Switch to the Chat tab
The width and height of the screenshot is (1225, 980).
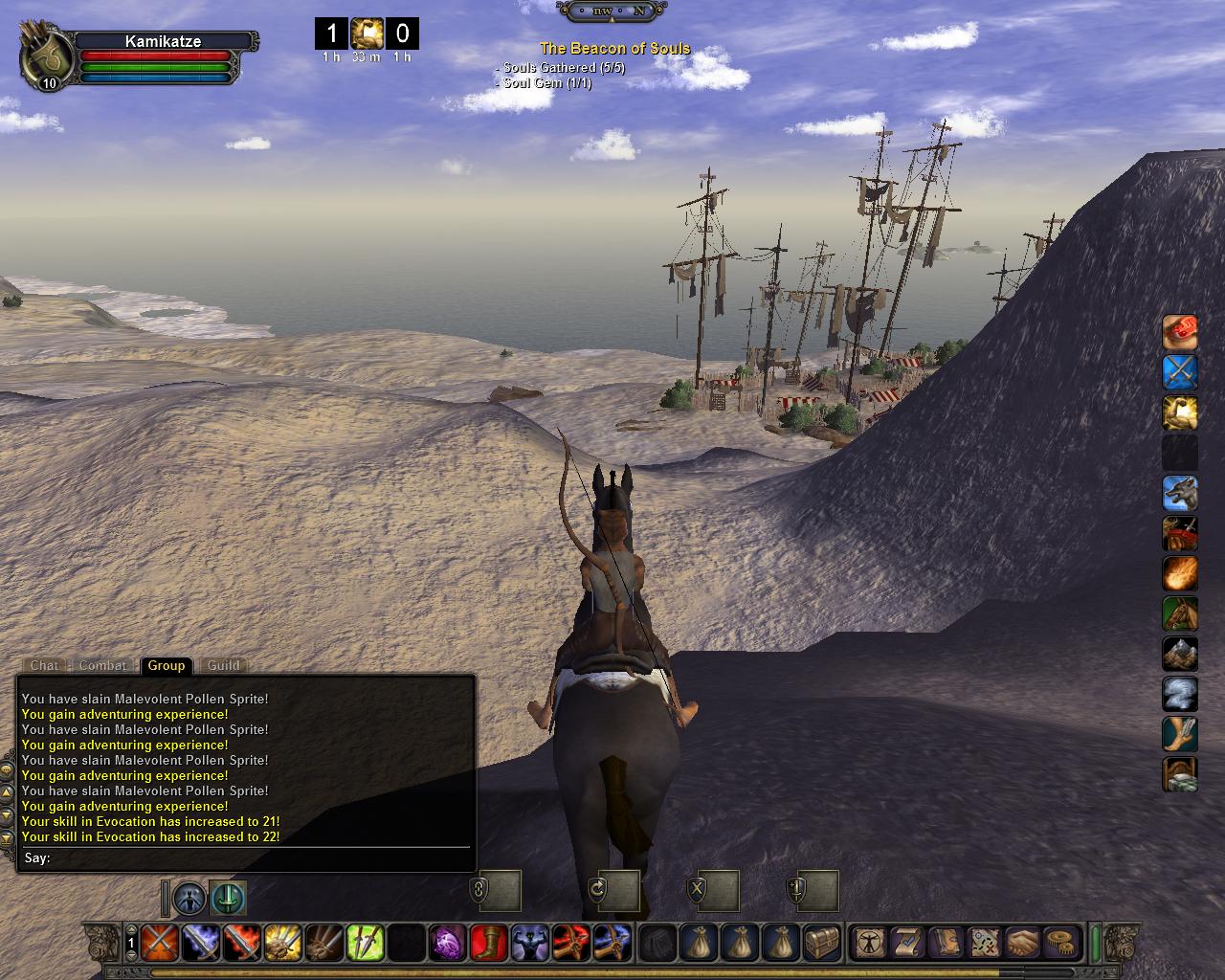click(x=44, y=665)
